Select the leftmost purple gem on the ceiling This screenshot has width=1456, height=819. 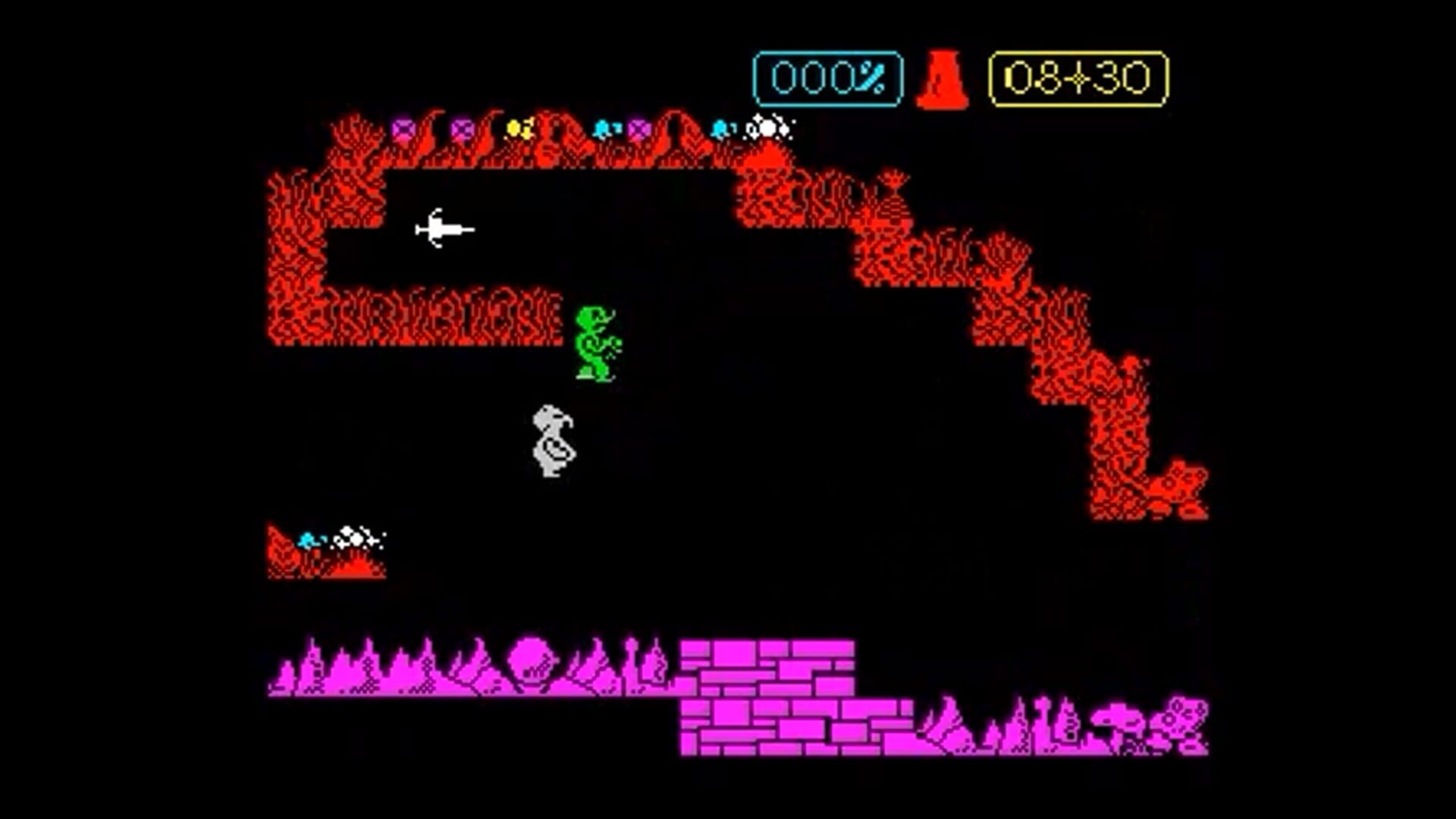(x=402, y=127)
